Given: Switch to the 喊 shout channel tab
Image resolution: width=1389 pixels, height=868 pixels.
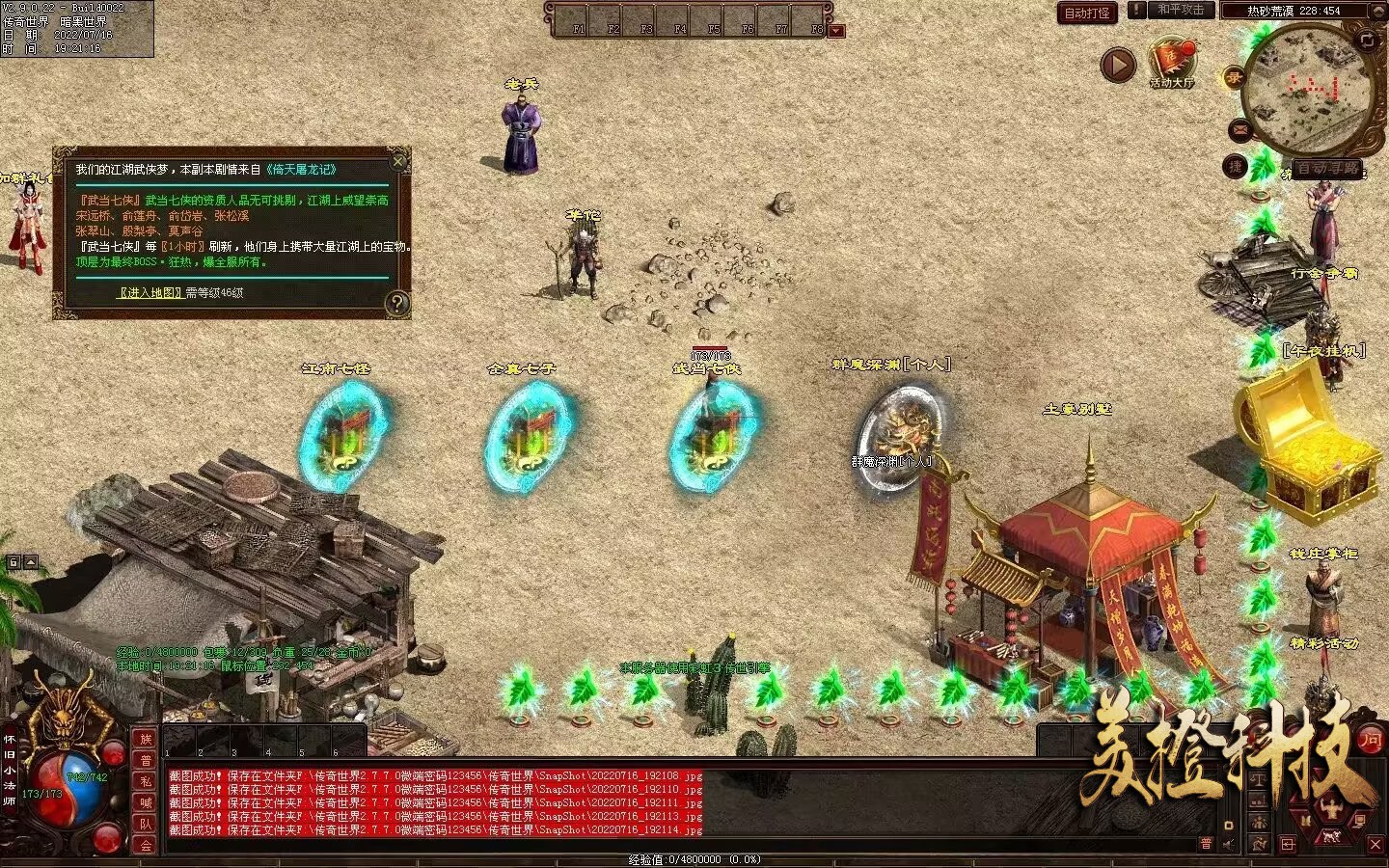Looking at the screenshot, I should coord(146,802).
